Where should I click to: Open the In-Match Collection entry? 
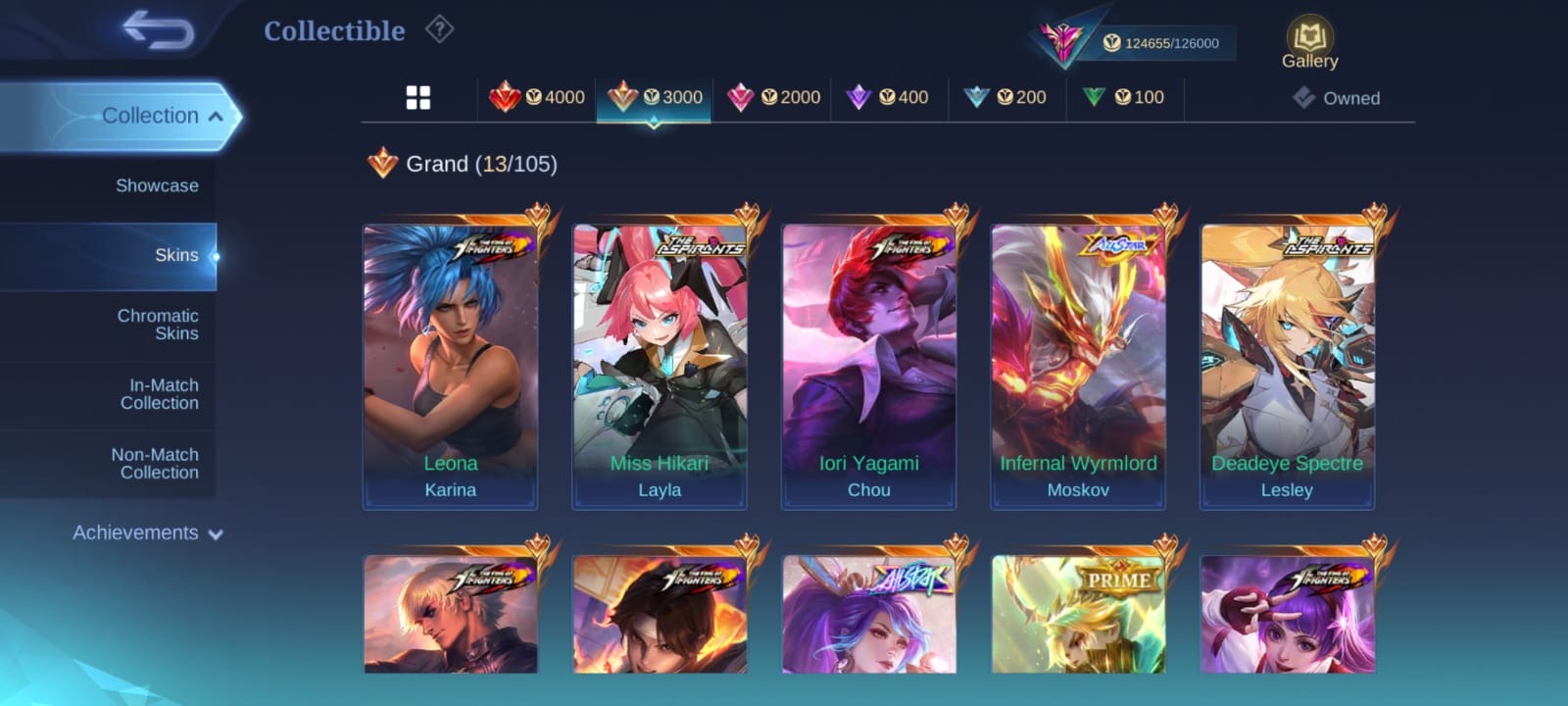[x=160, y=394]
